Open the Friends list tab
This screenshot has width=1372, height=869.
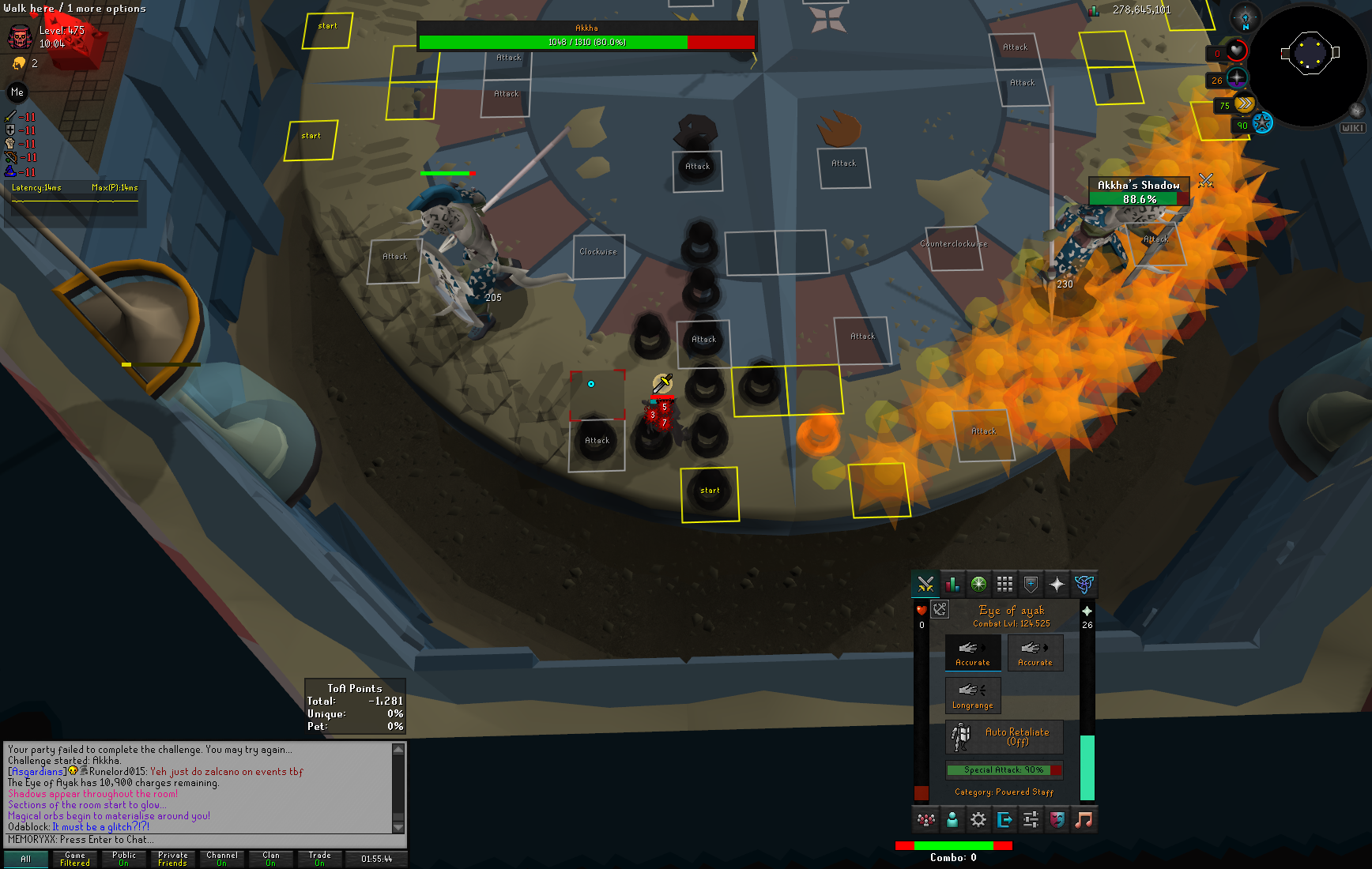tap(952, 820)
